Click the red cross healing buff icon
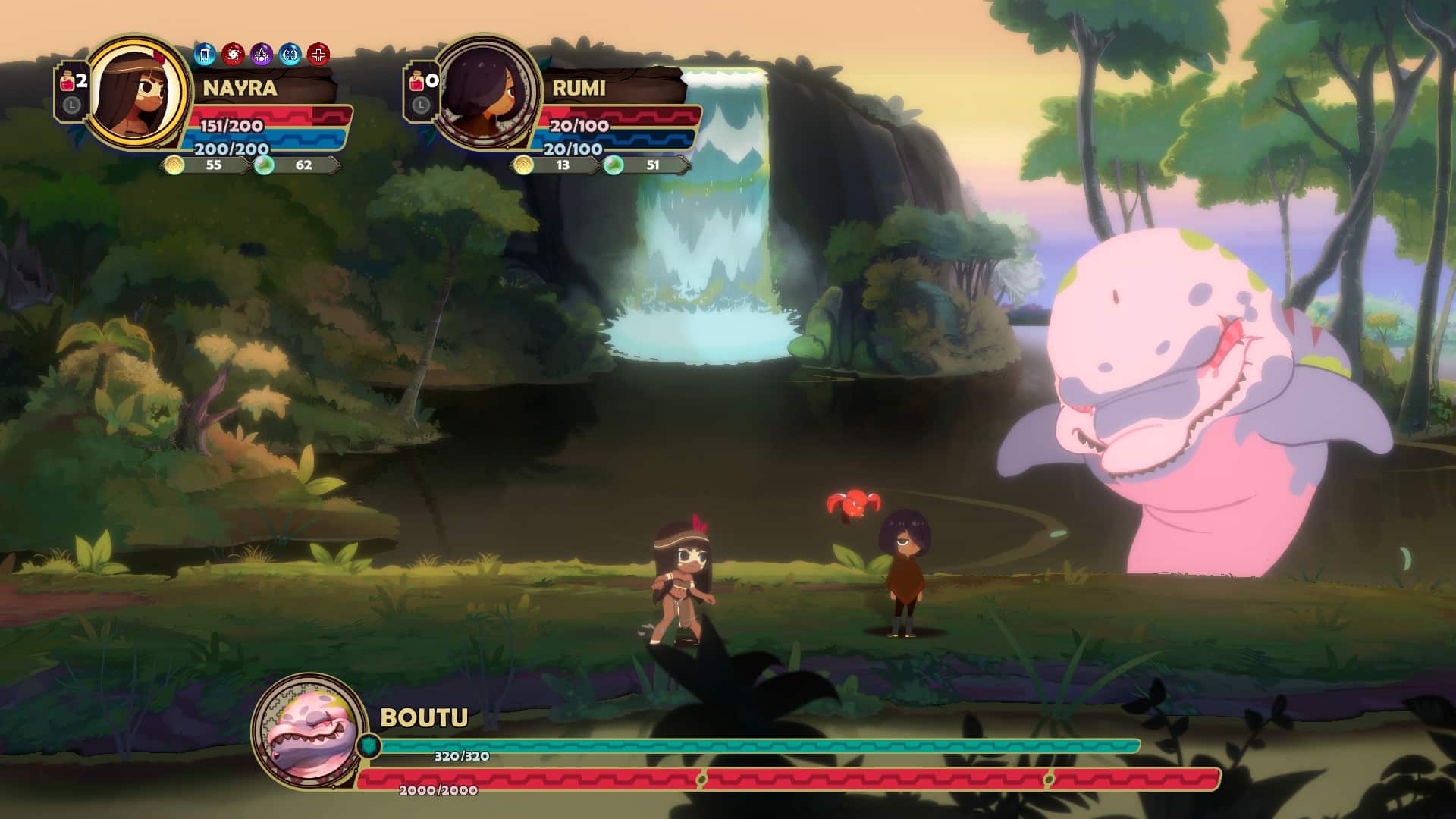This screenshot has width=1456, height=819. pyautogui.click(x=318, y=55)
